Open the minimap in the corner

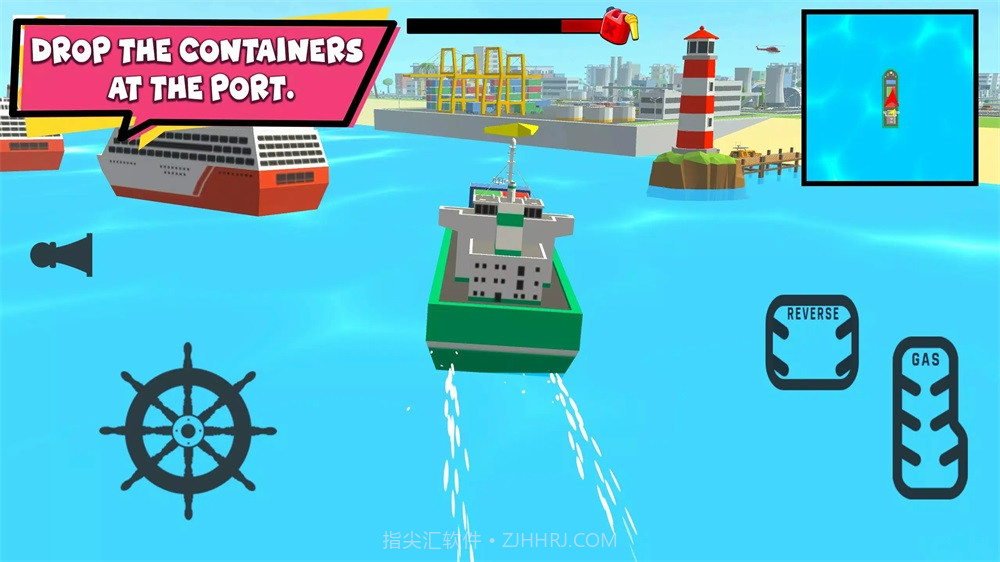click(889, 97)
